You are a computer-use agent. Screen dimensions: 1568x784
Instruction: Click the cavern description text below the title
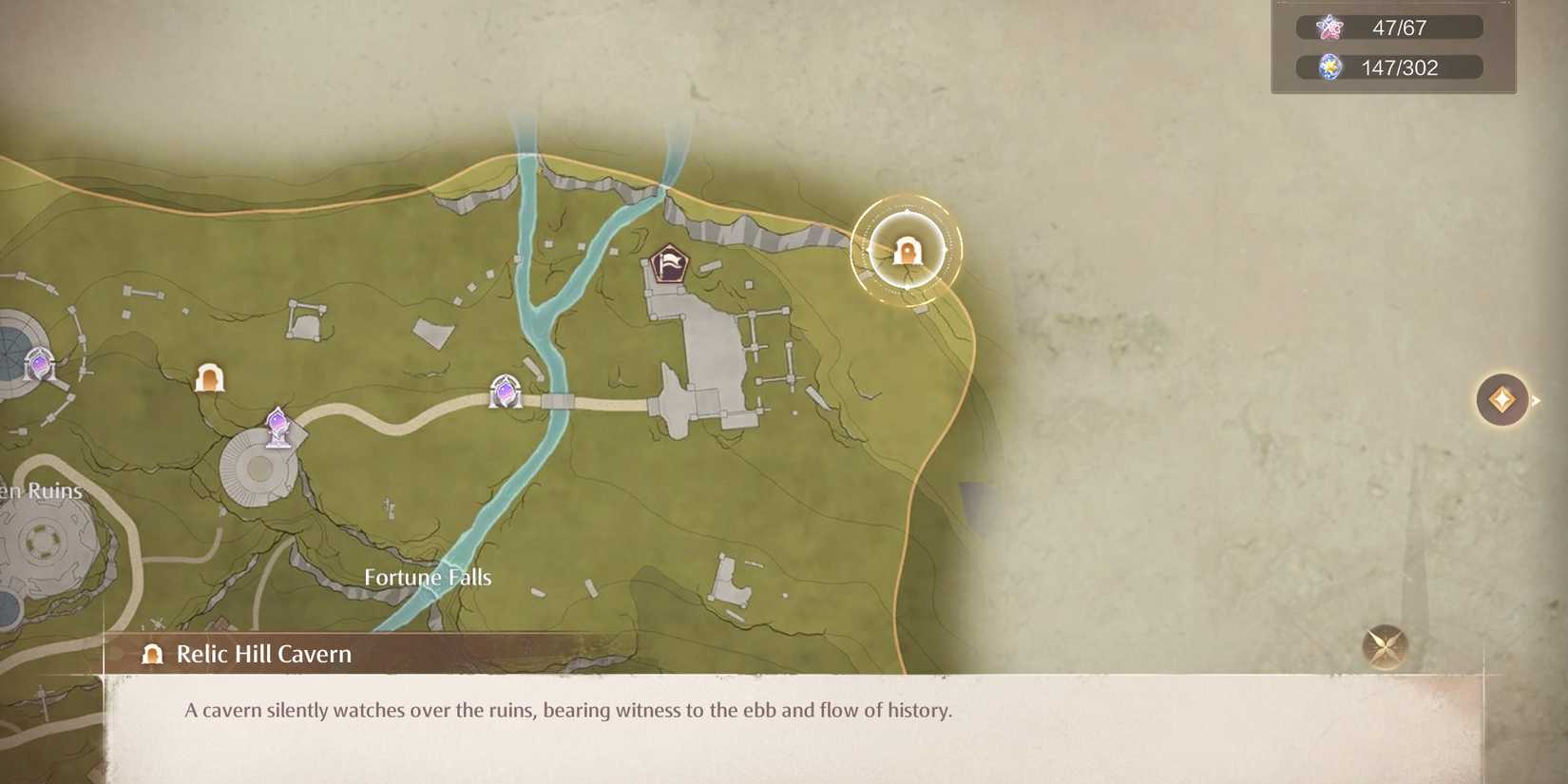click(570, 708)
